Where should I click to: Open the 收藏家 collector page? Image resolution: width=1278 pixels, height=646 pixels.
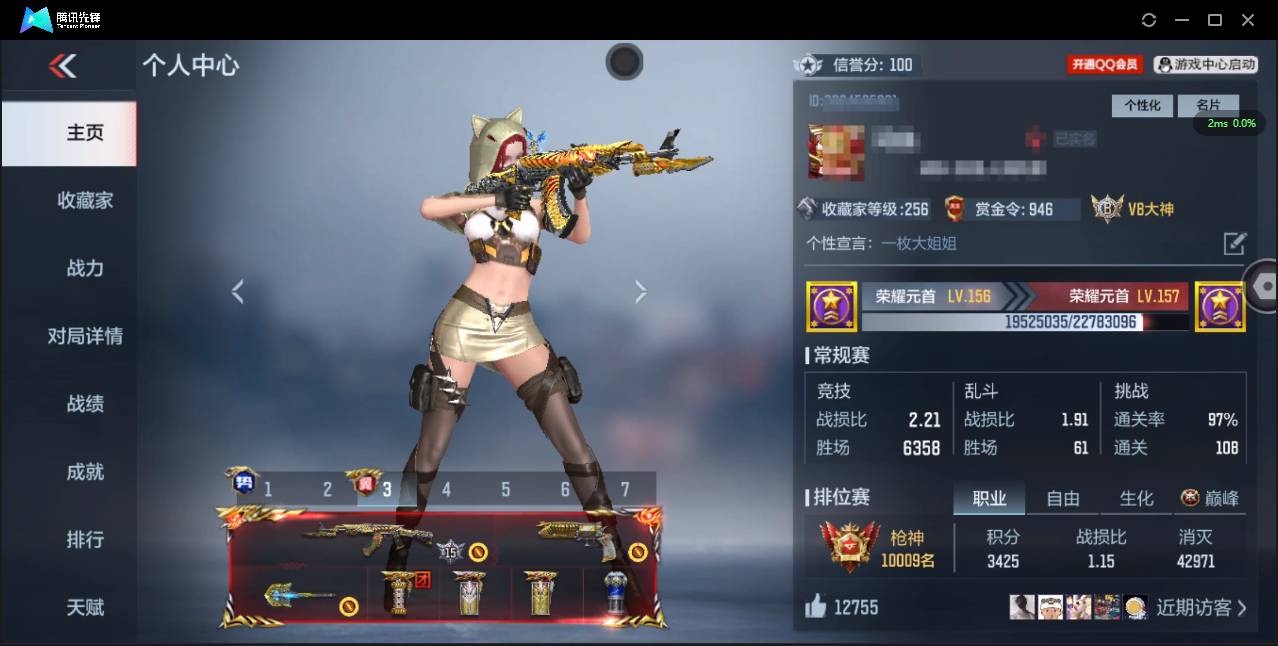[x=85, y=200]
